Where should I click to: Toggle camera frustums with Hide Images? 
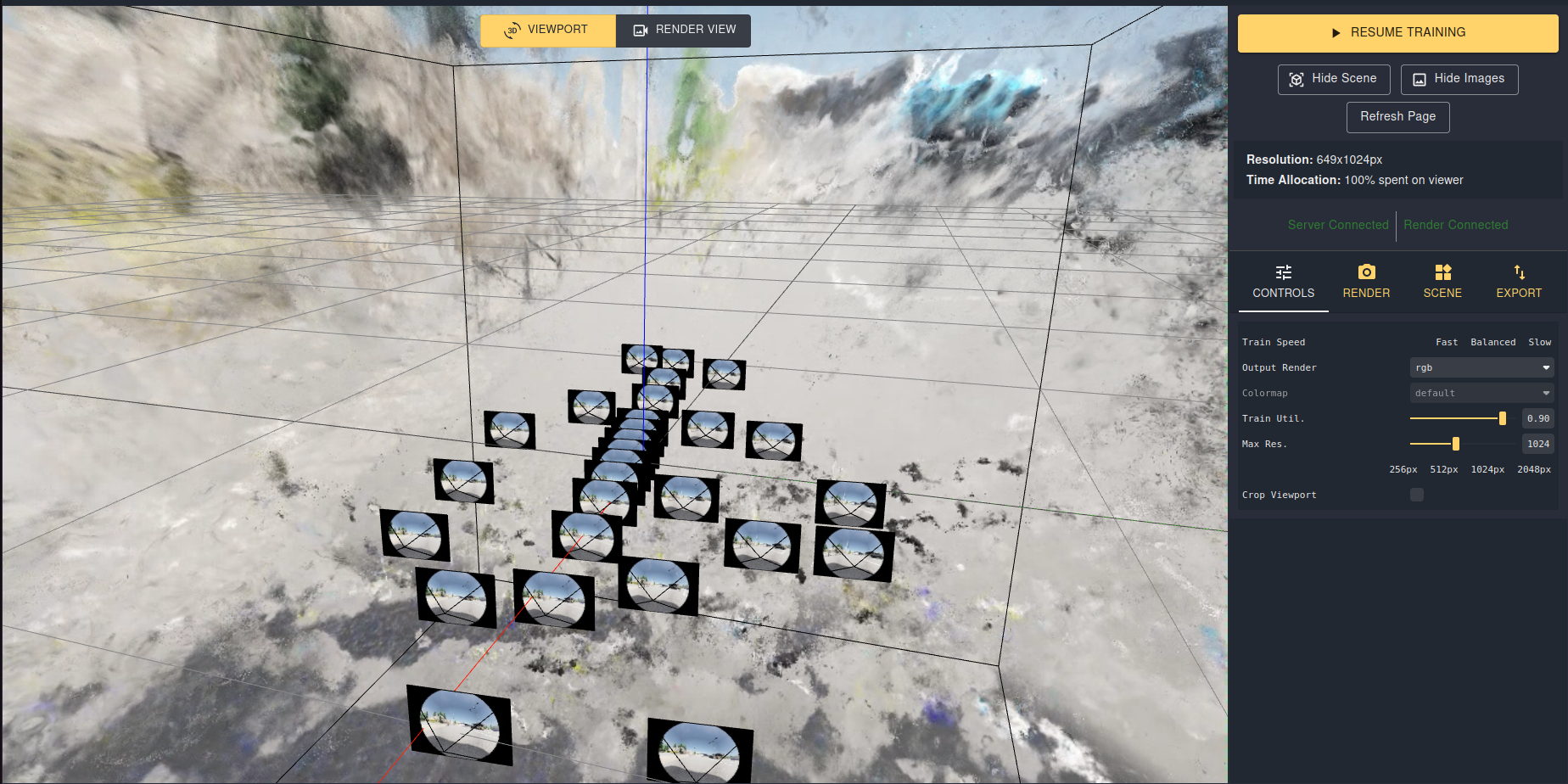(x=1459, y=78)
